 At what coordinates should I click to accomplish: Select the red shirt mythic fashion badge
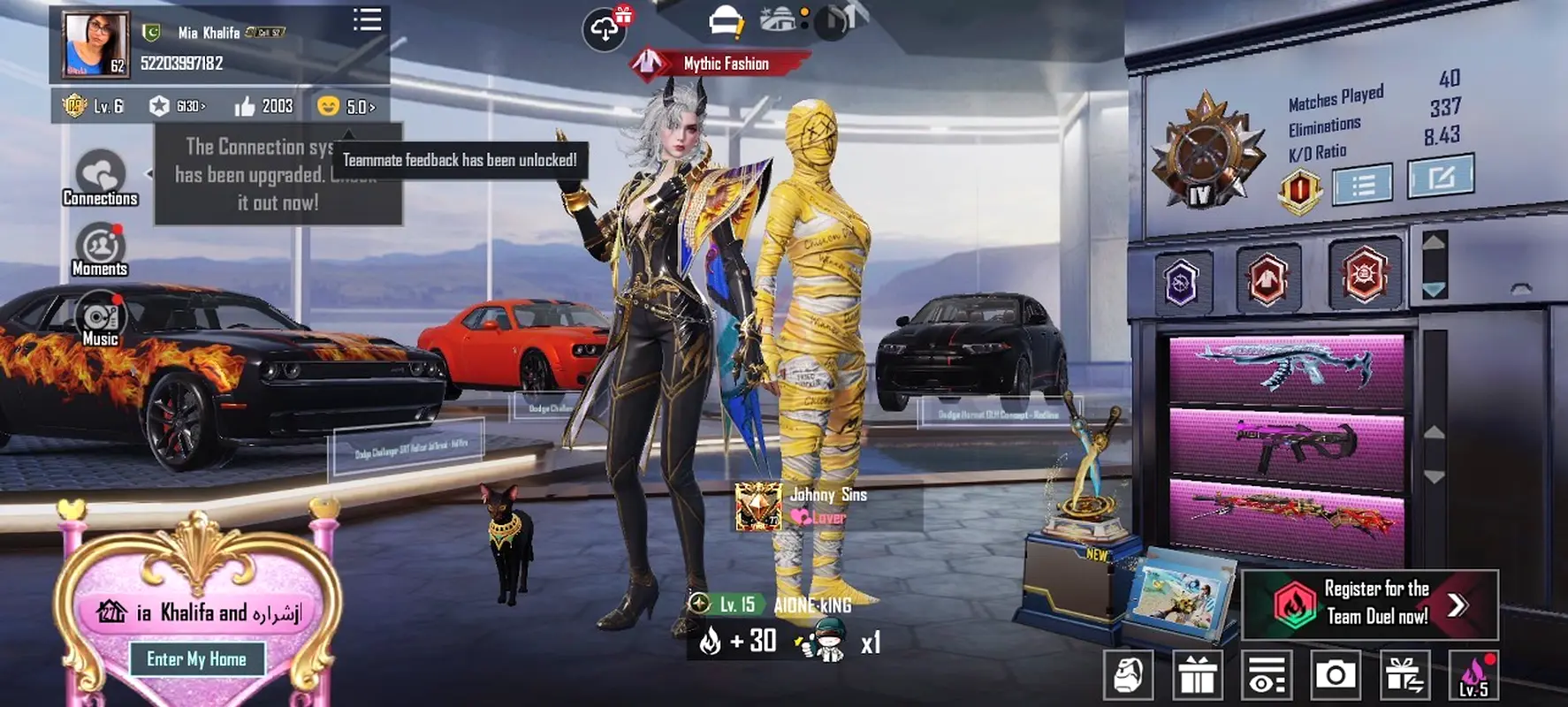[1267, 277]
